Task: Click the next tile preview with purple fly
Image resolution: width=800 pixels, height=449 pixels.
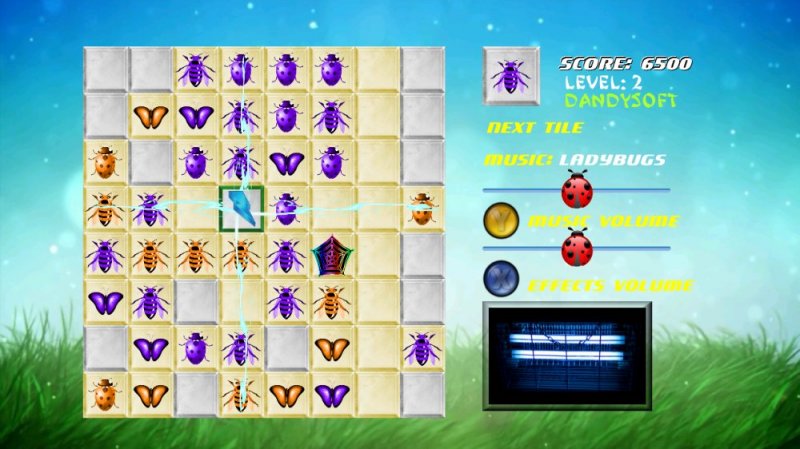Action: pos(511,75)
